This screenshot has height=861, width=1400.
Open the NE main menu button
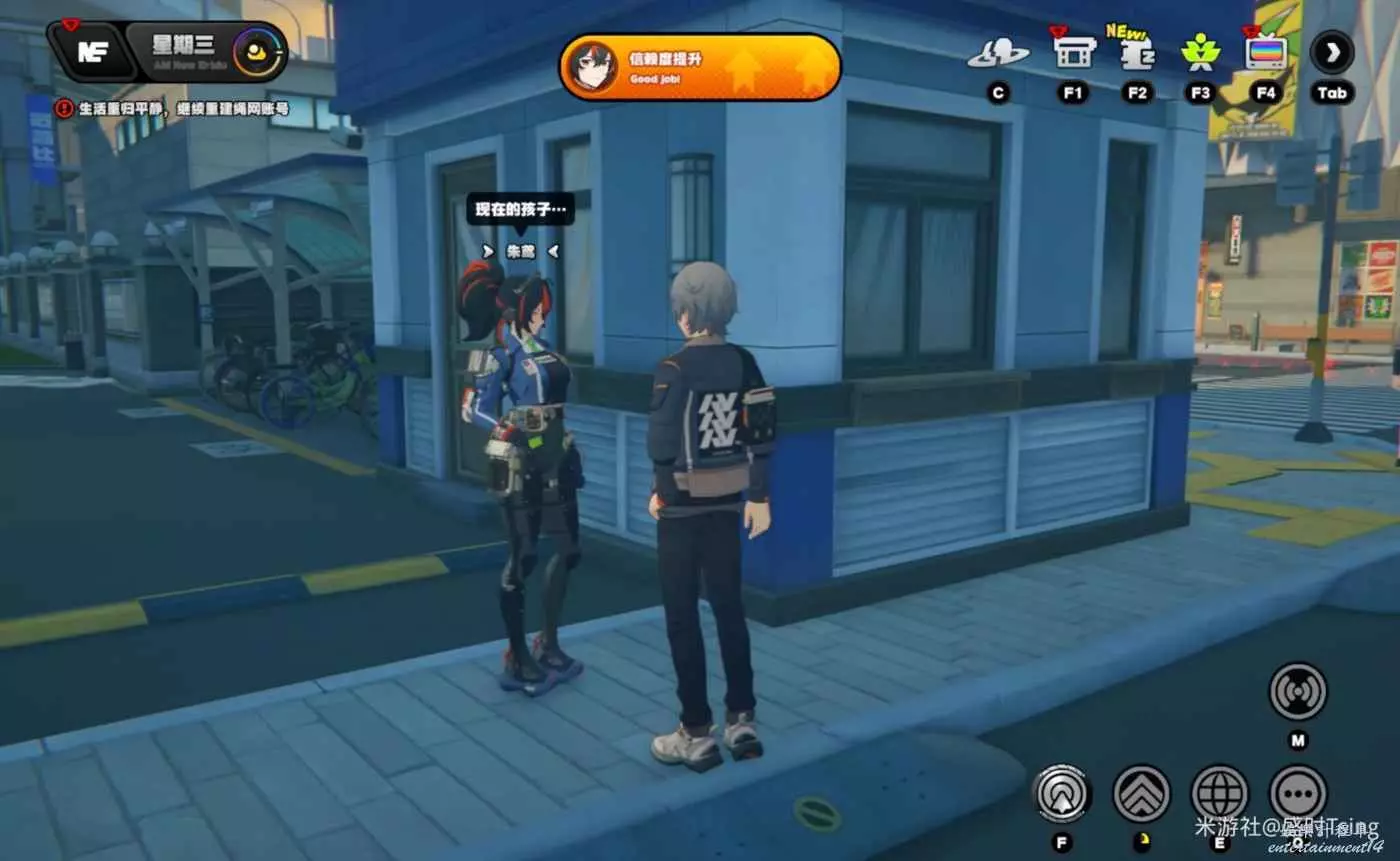[91, 51]
